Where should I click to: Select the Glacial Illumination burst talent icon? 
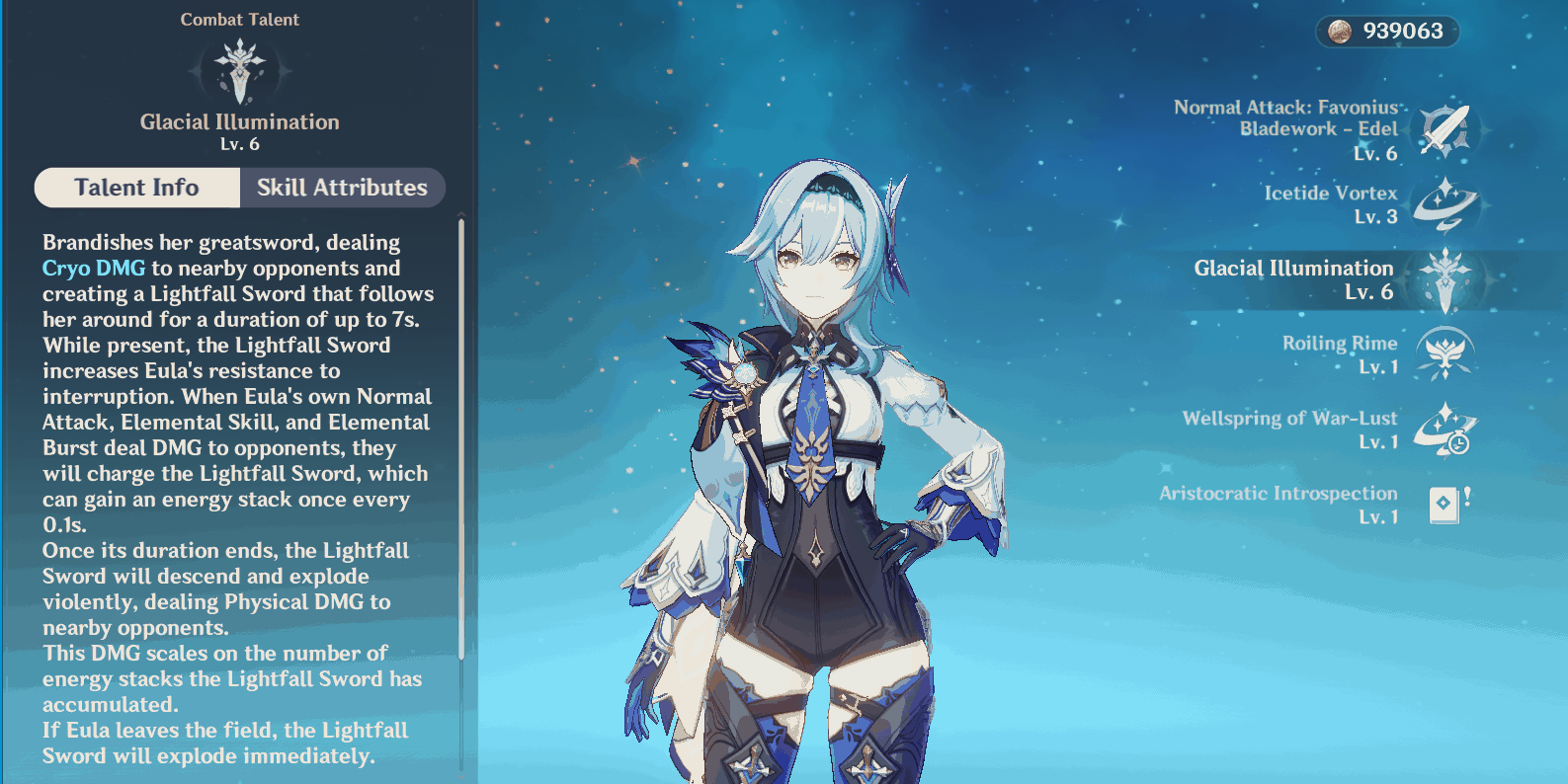click(x=1447, y=279)
